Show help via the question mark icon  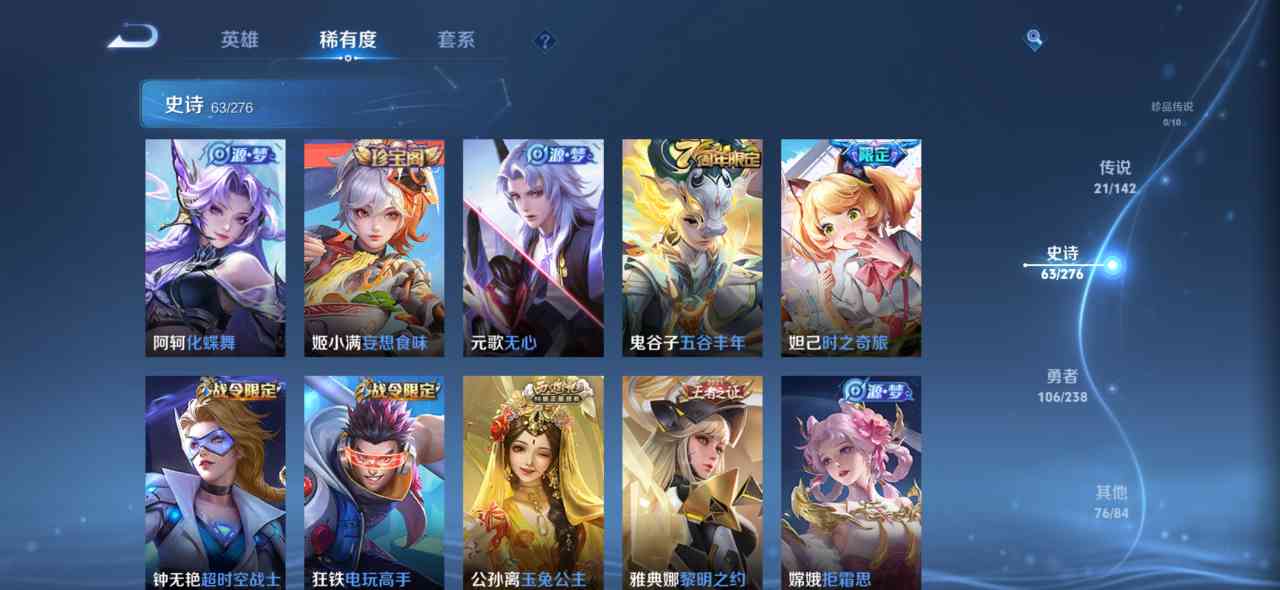point(544,41)
